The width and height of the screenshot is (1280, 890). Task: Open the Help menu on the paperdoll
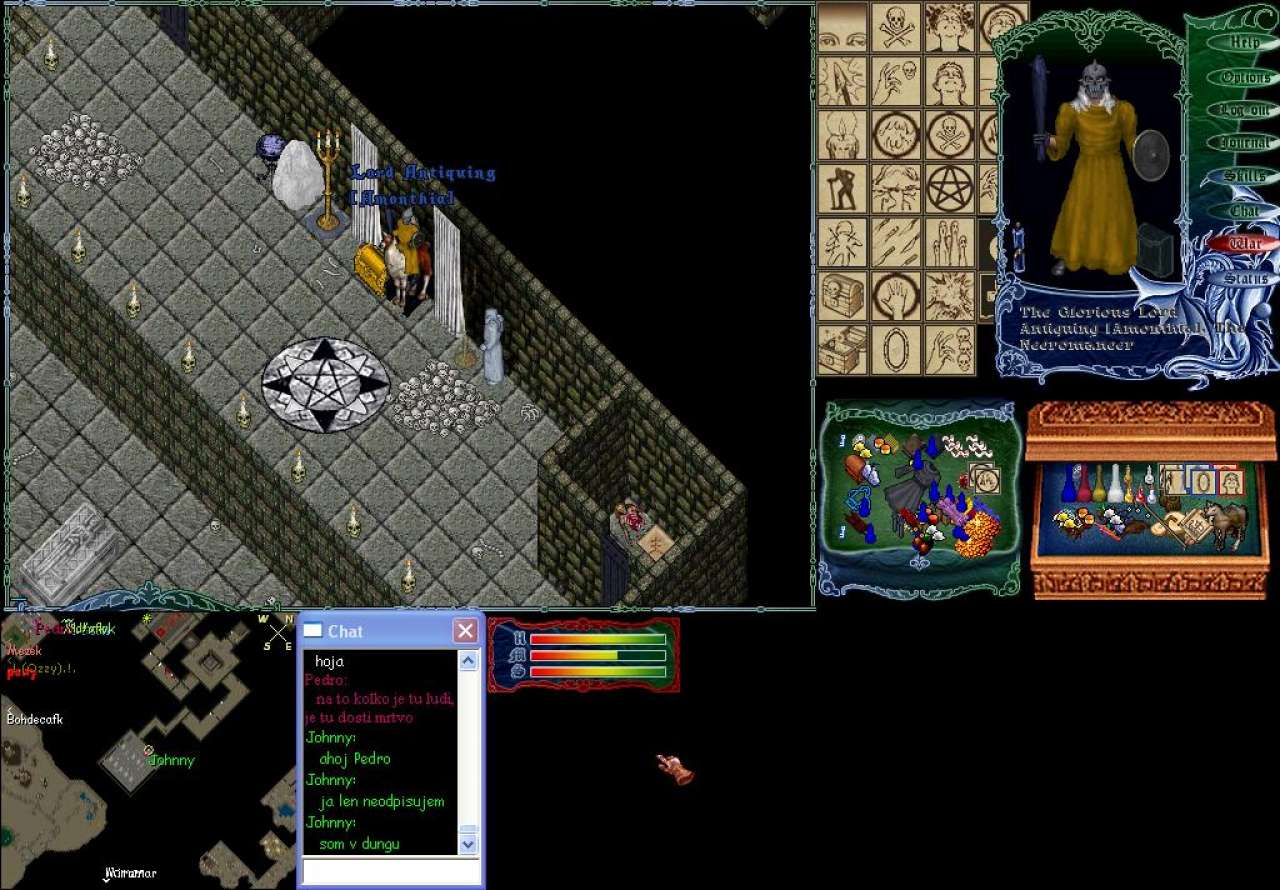click(1244, 43)
